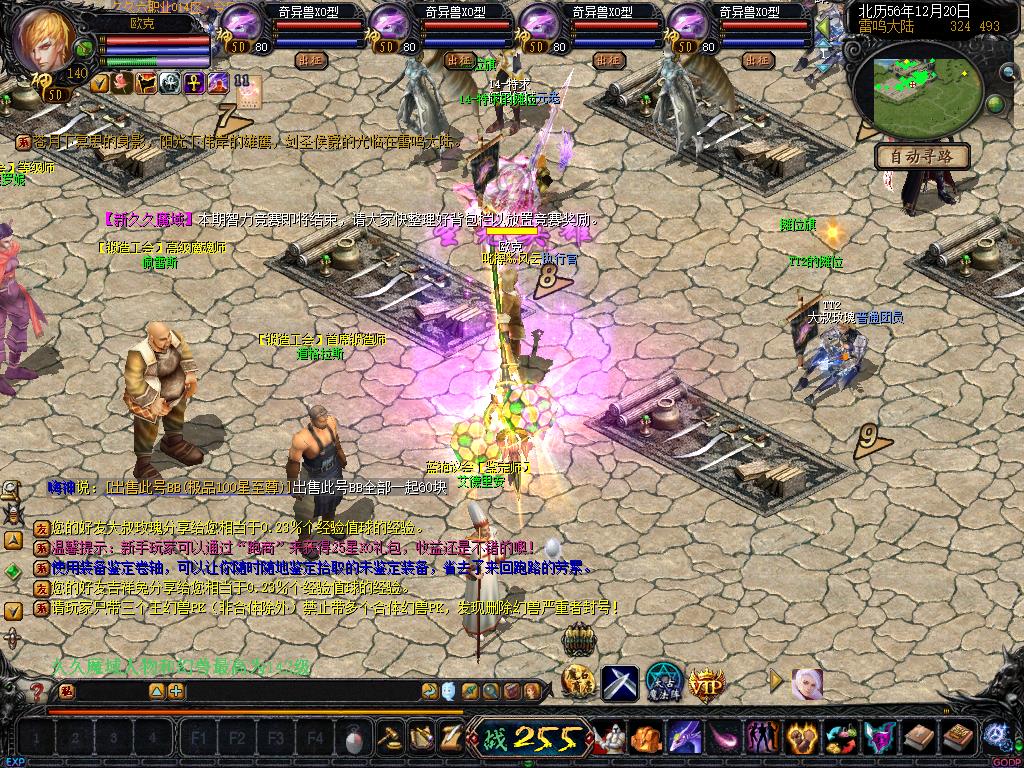Click the purple dragon icon on the bottom bar
Viewport: 1024px width, 768px height.
684,739
